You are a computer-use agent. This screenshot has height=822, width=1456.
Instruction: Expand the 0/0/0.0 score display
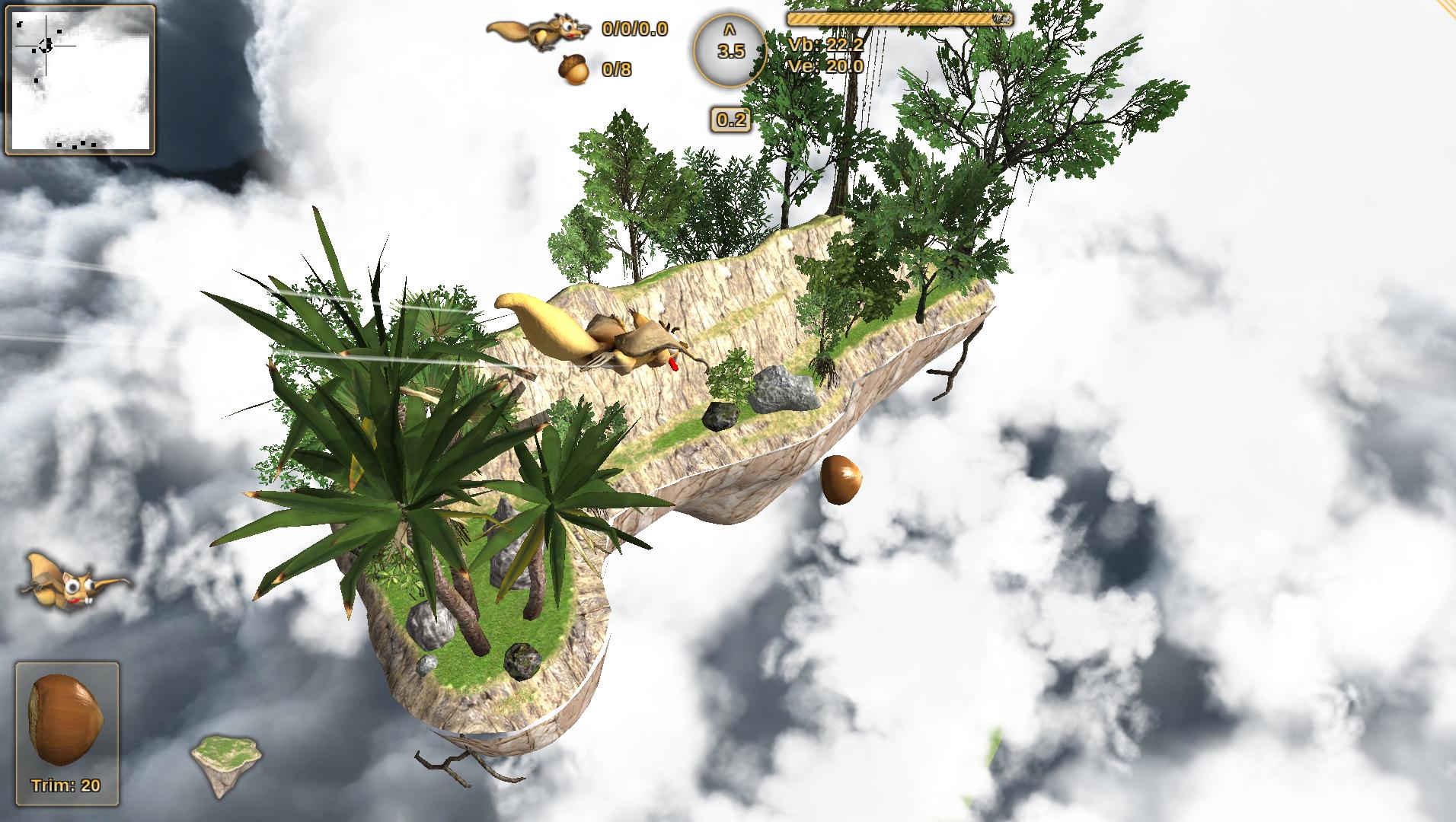point(634,32)
